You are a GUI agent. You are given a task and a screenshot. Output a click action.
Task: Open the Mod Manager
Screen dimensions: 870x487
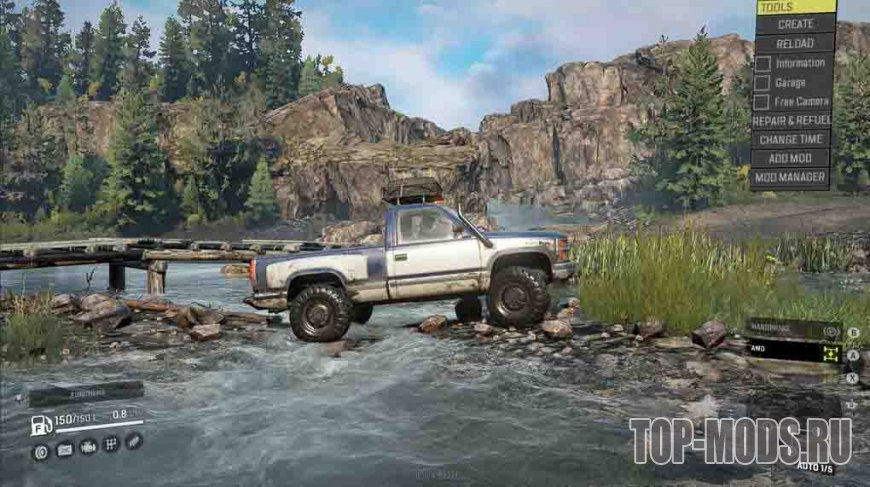coord(794,178)
